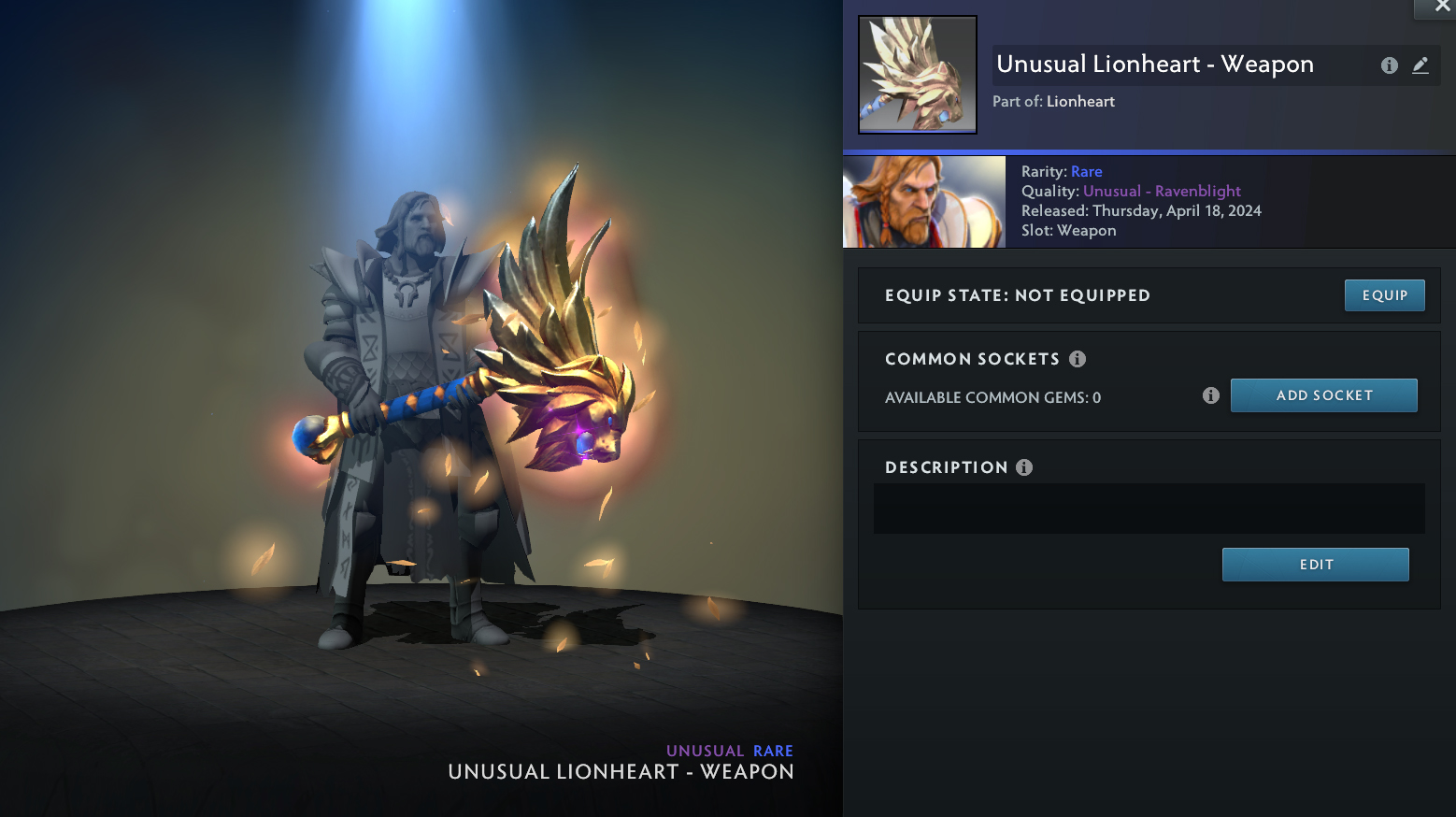The height and width of the screenshot is (817, 1456).
Task: Equip the Unusual Lionheart weapon
Action: point(1384,295)
